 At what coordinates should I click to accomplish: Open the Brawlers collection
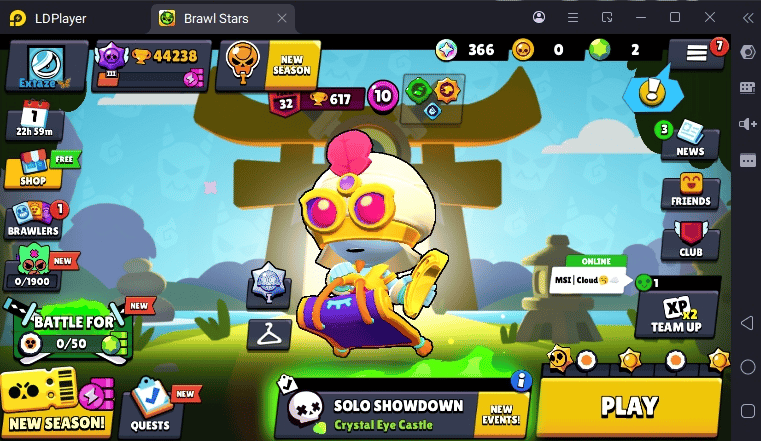point(36,220)
